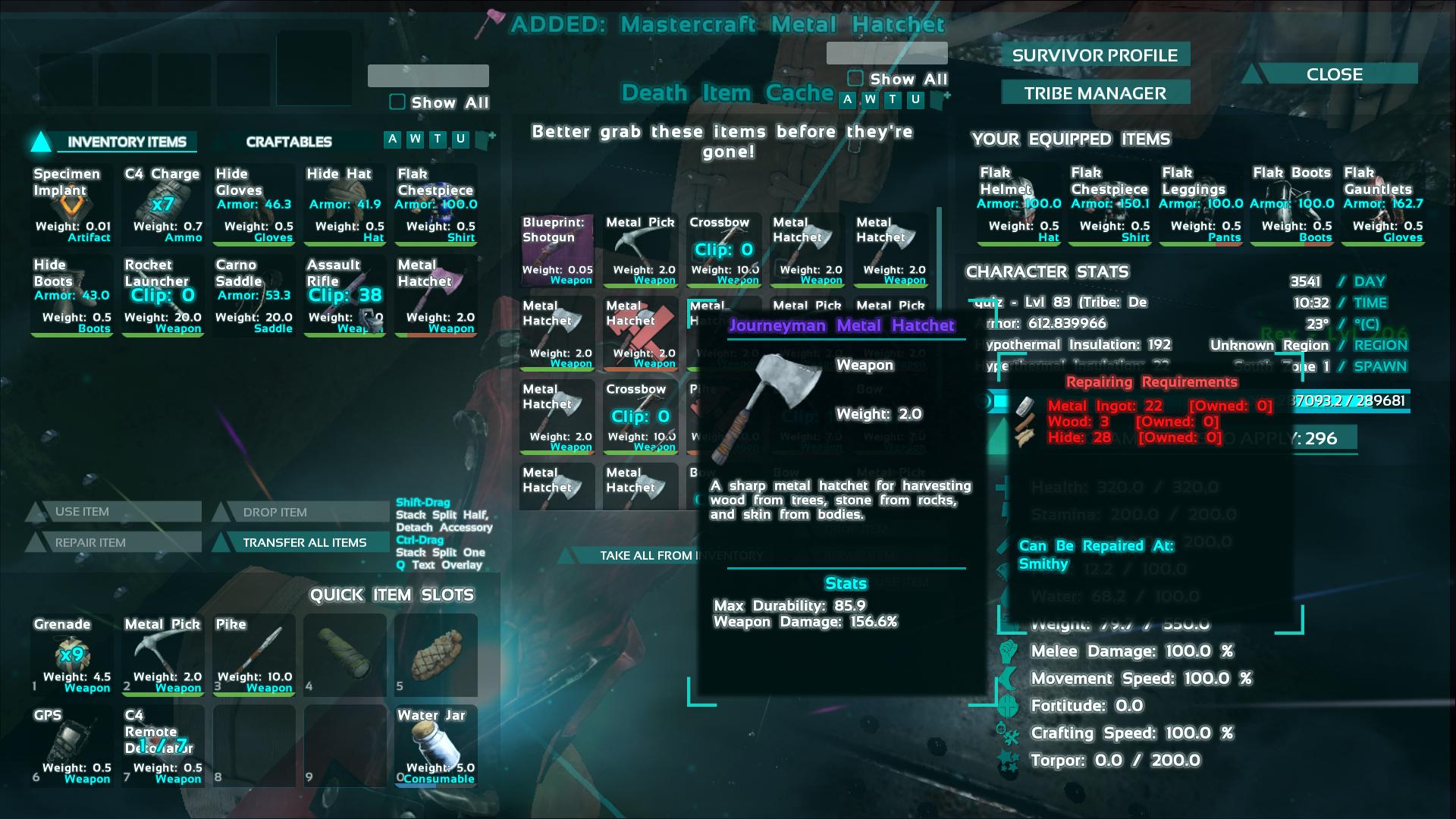Viewport: 1456px width, 819px height.
Task: Open the Tribe Manager
Action: [x=1094, y=93]
